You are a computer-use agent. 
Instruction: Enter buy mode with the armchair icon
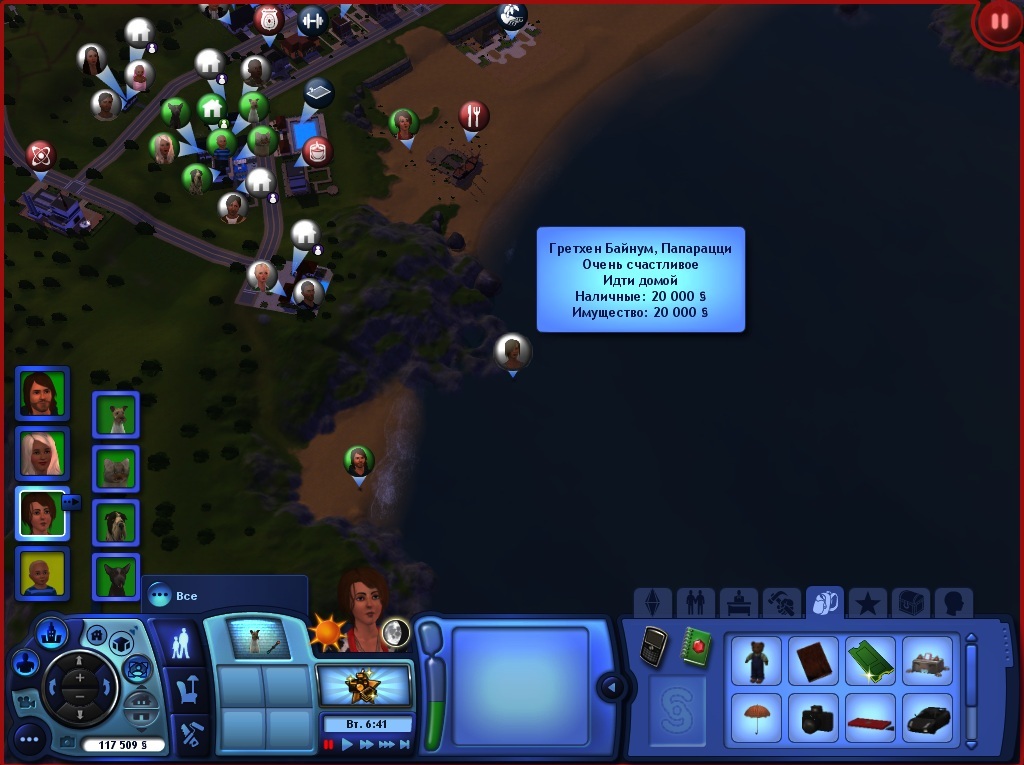pos(187,689)
